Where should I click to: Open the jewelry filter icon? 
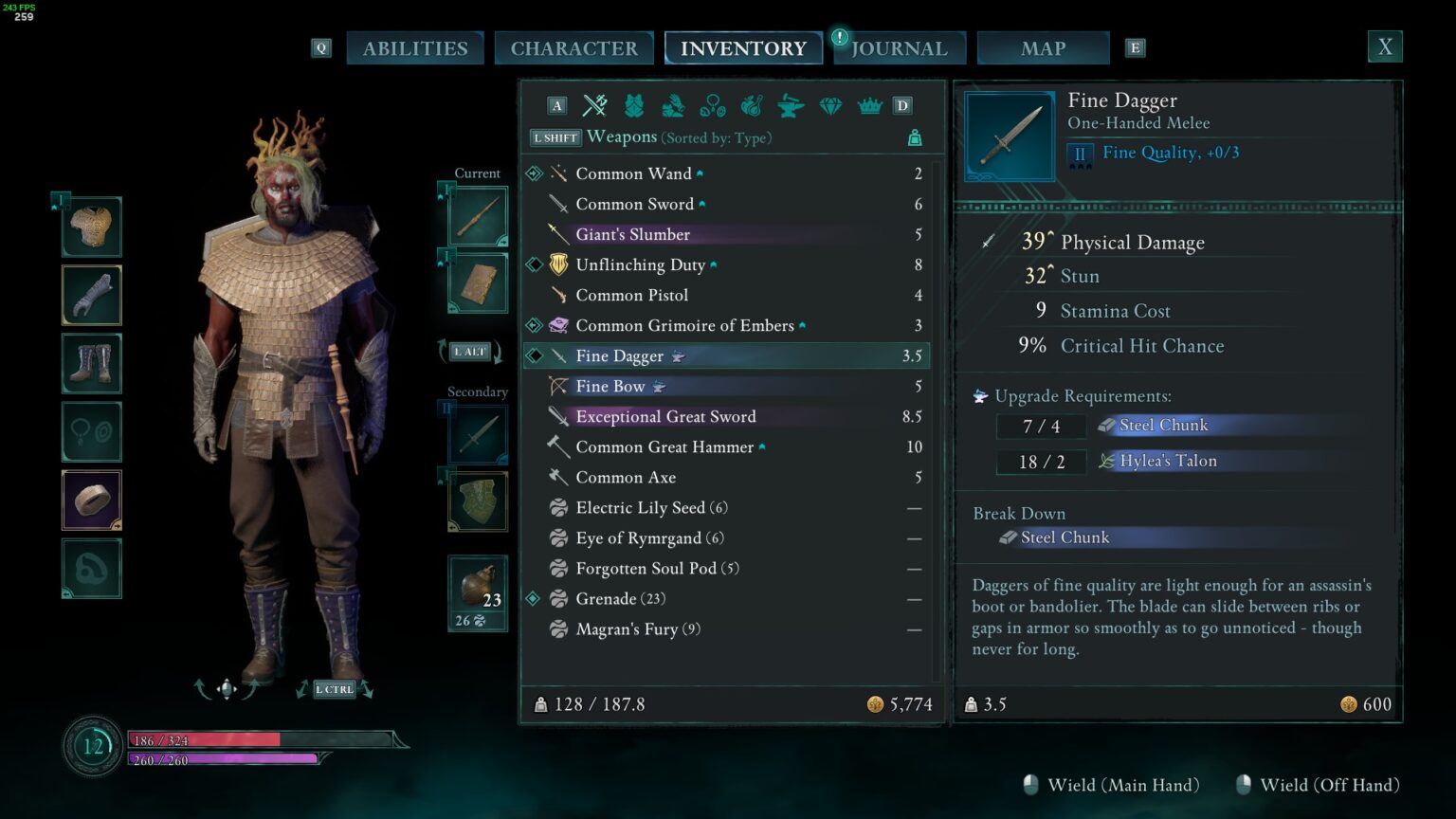click(x=712, y=106)
